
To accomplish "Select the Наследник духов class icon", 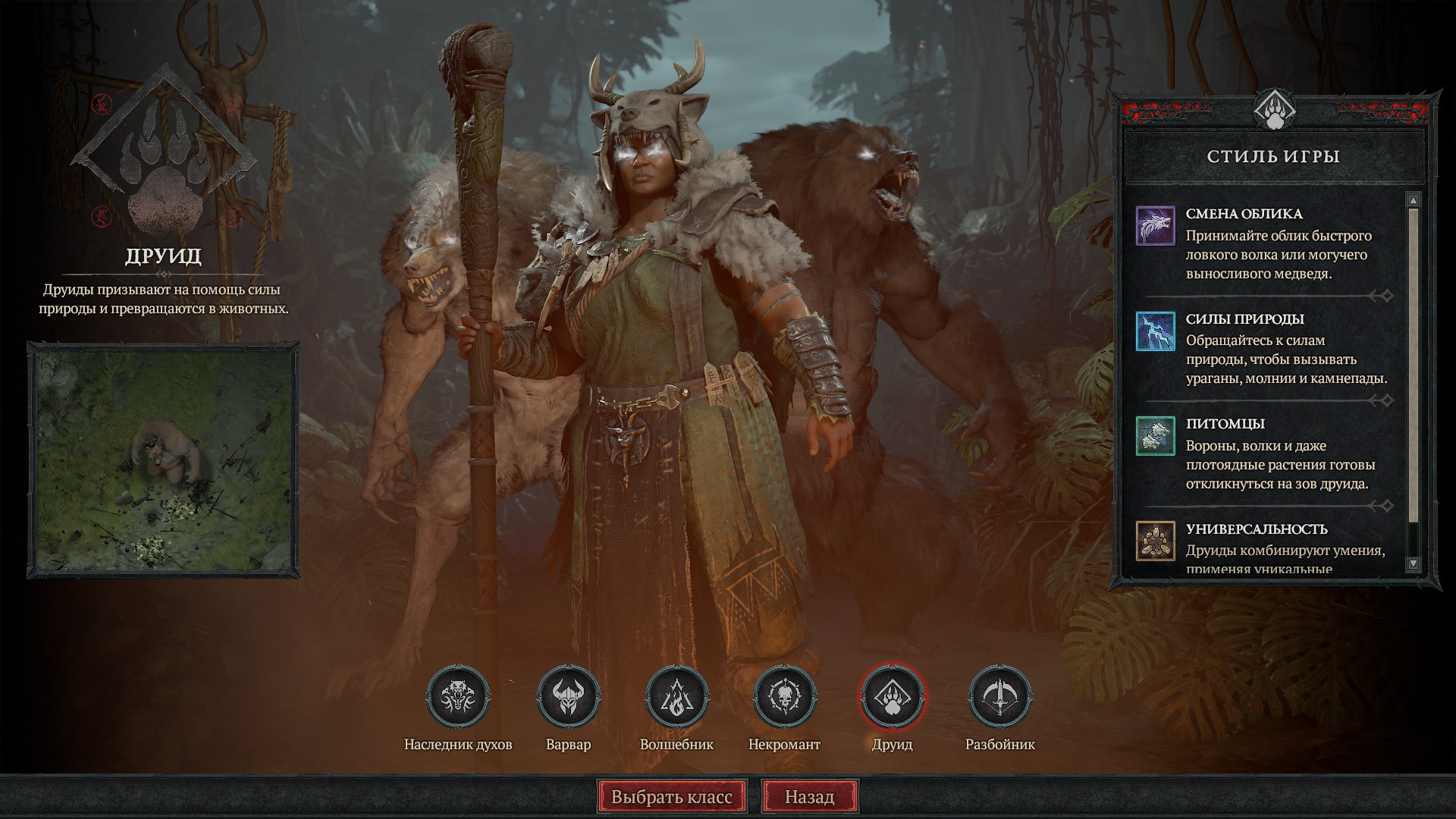I will (458, 696).
